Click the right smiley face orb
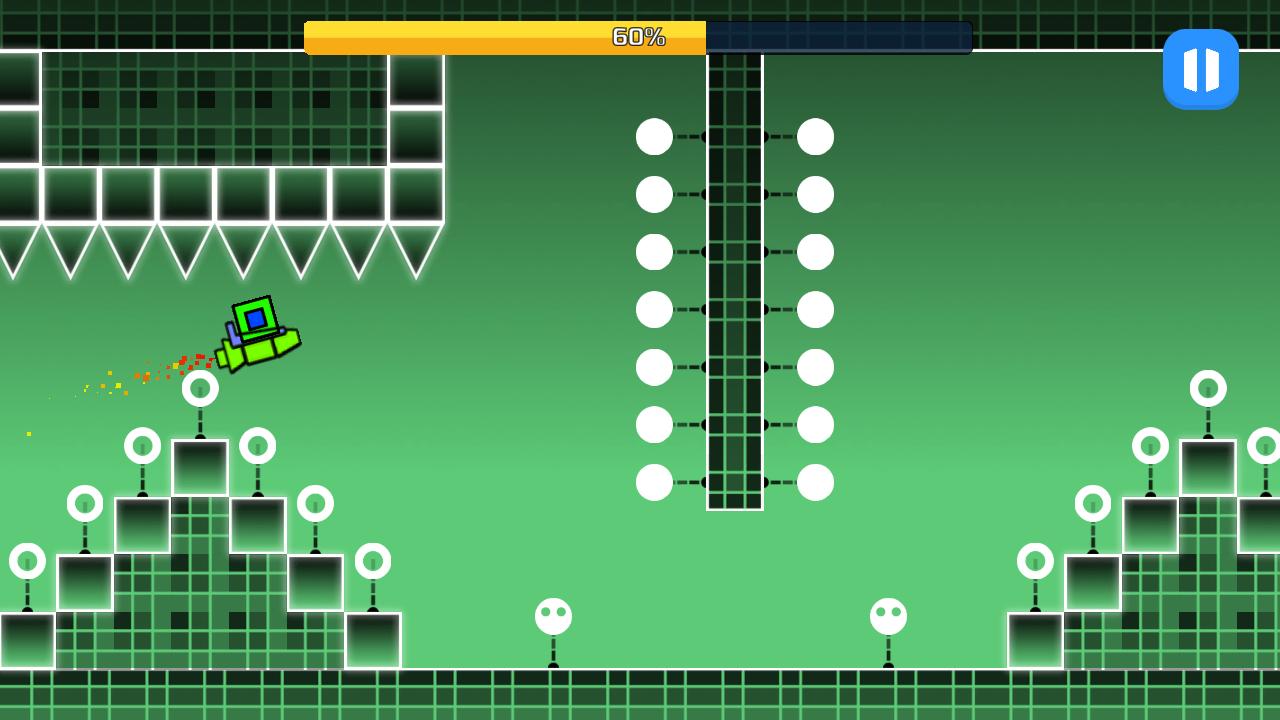Viewport: 1280px width, 720px height. pos(886,616)
